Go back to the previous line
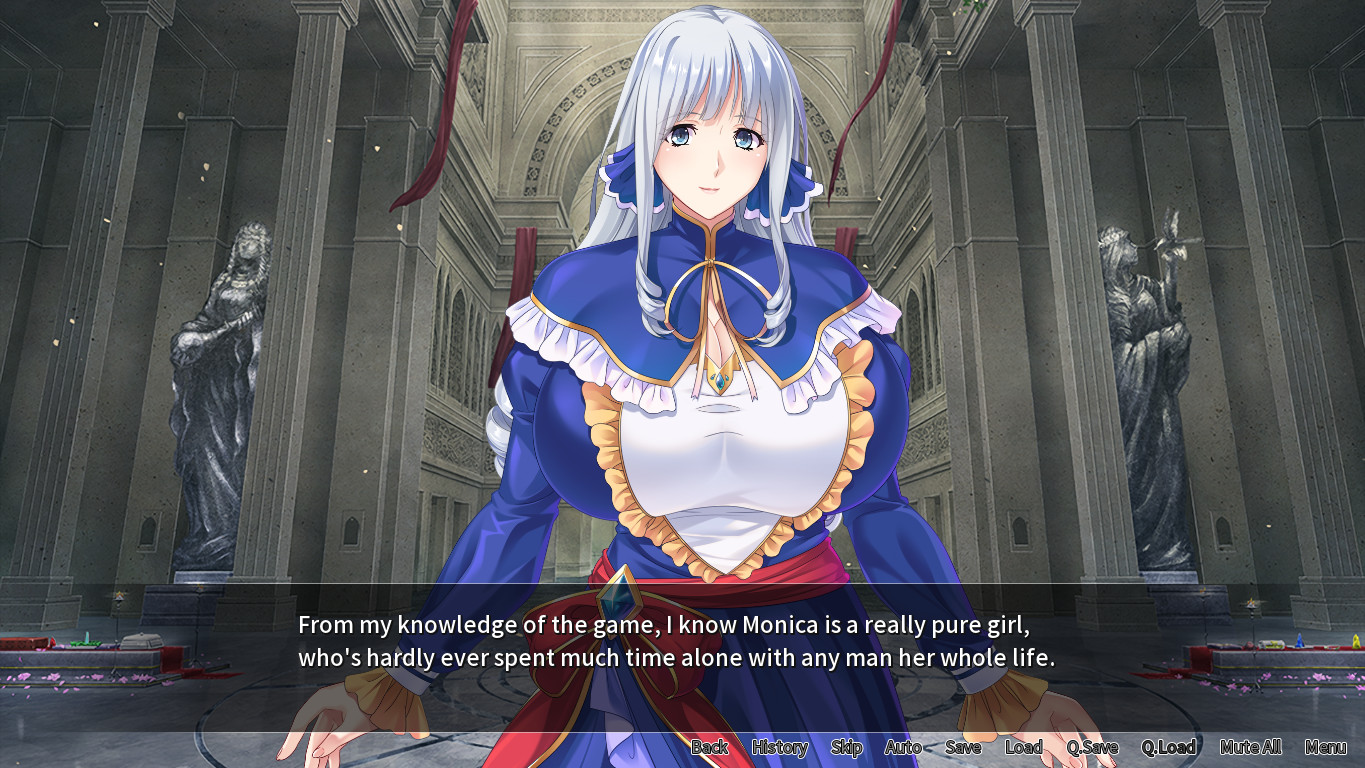The width and height of the screenshot is (1365, 768). pyautogui.click(x=709, y=747)
